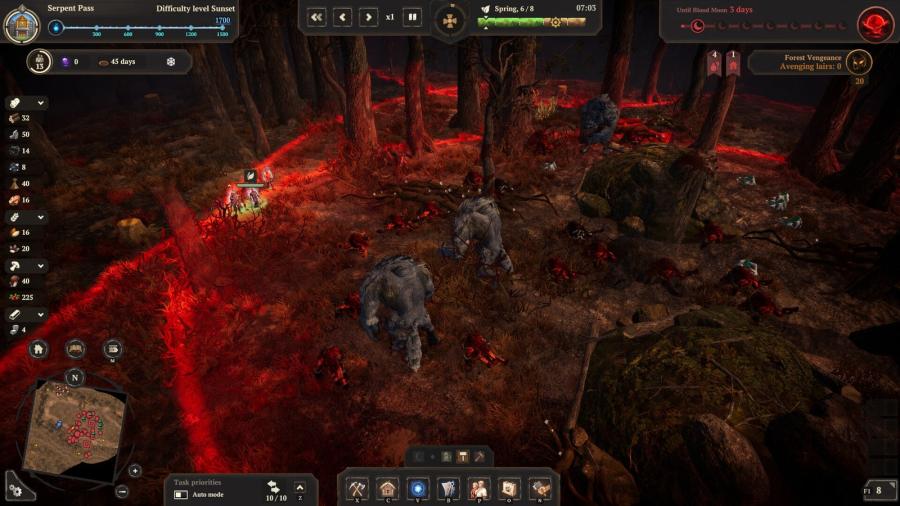Image resolution: width=900 pixels, height=506 pixels.
Task: Click the settlement emblem in top-left corner
Action: [x=21, y=24]
